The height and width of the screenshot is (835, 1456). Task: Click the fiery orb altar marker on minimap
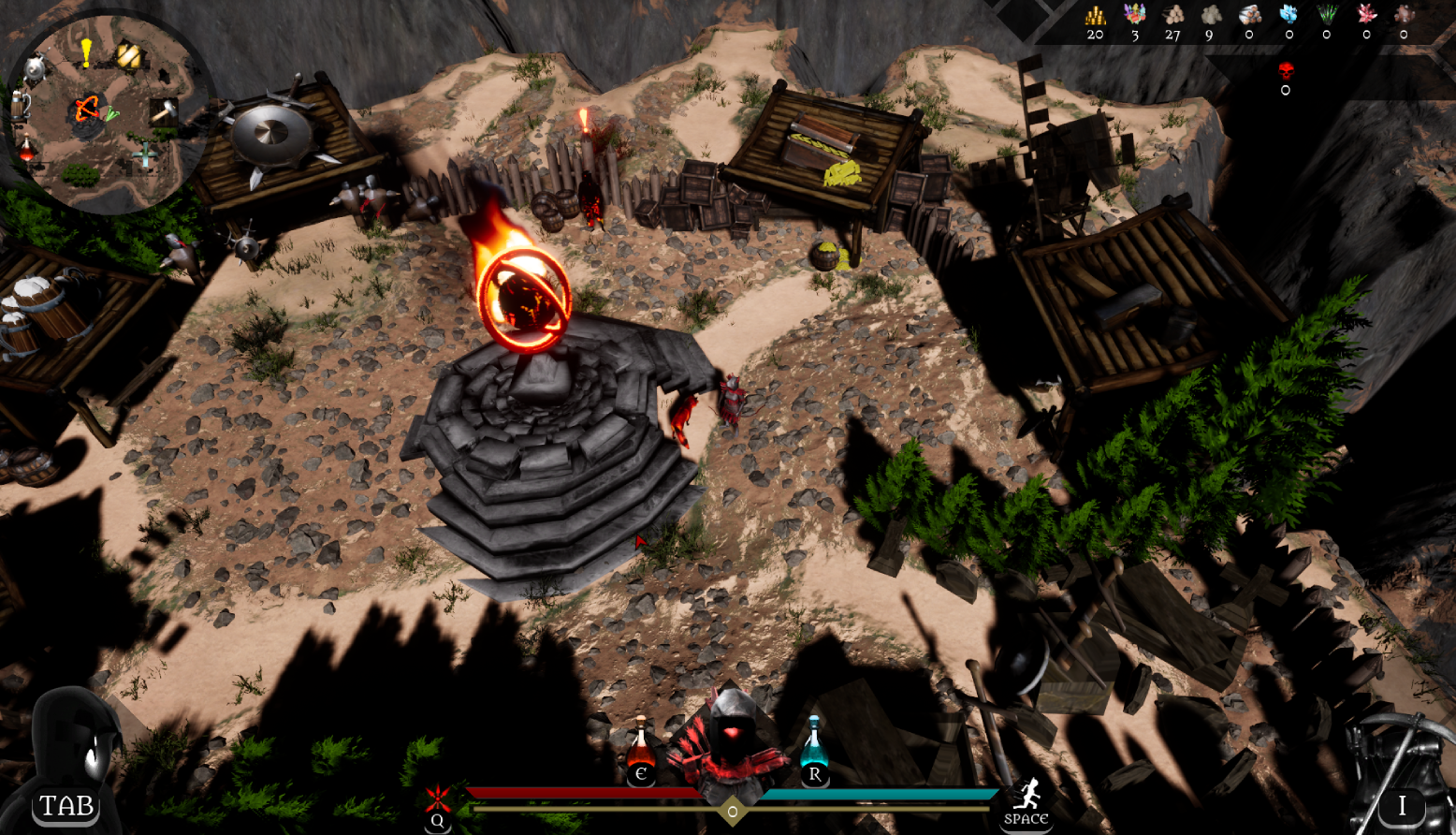click(86, 110)
